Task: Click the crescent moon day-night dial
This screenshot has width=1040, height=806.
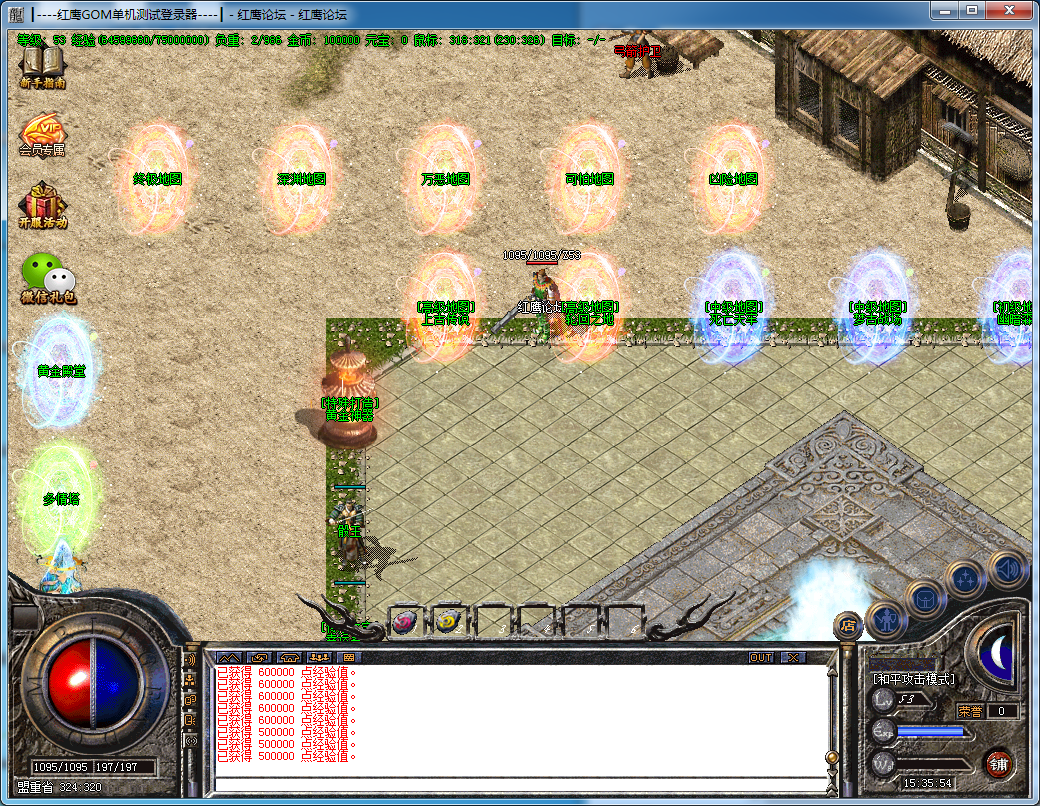Action: pyautogui.click(x=997, y=654)
